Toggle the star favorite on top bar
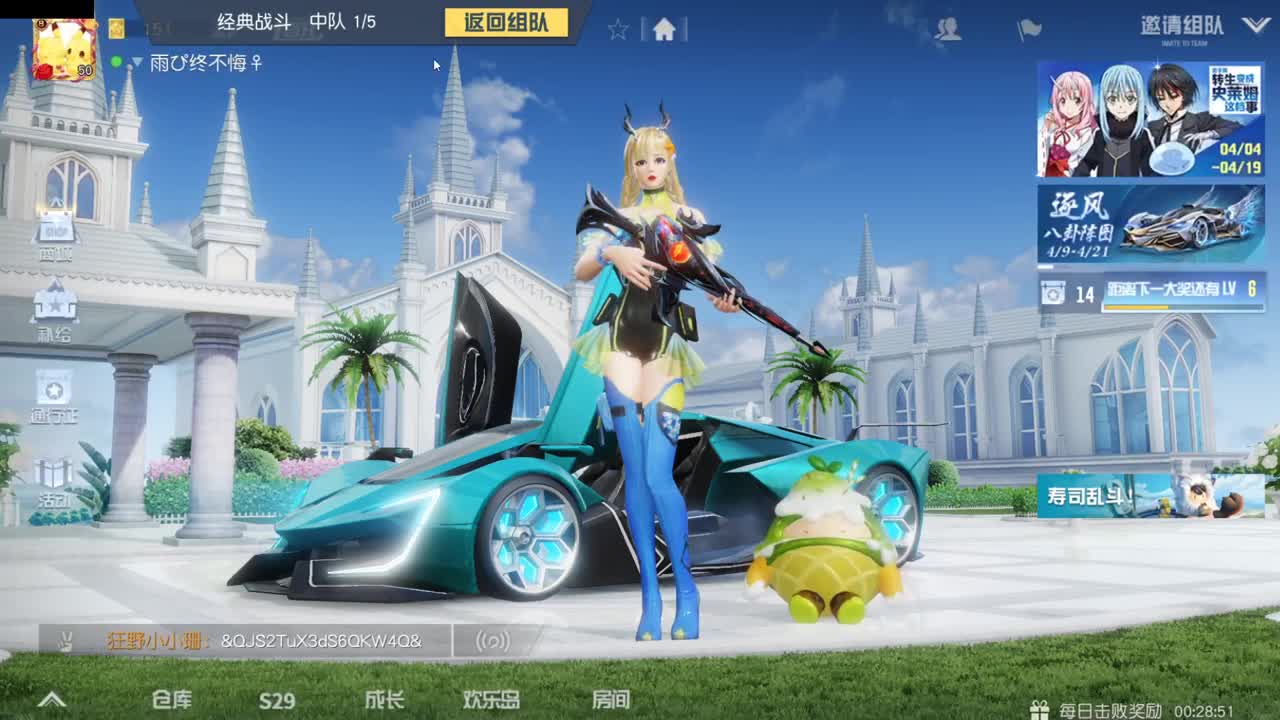This screenshot has width=1280, height=720. pos(618,31)
